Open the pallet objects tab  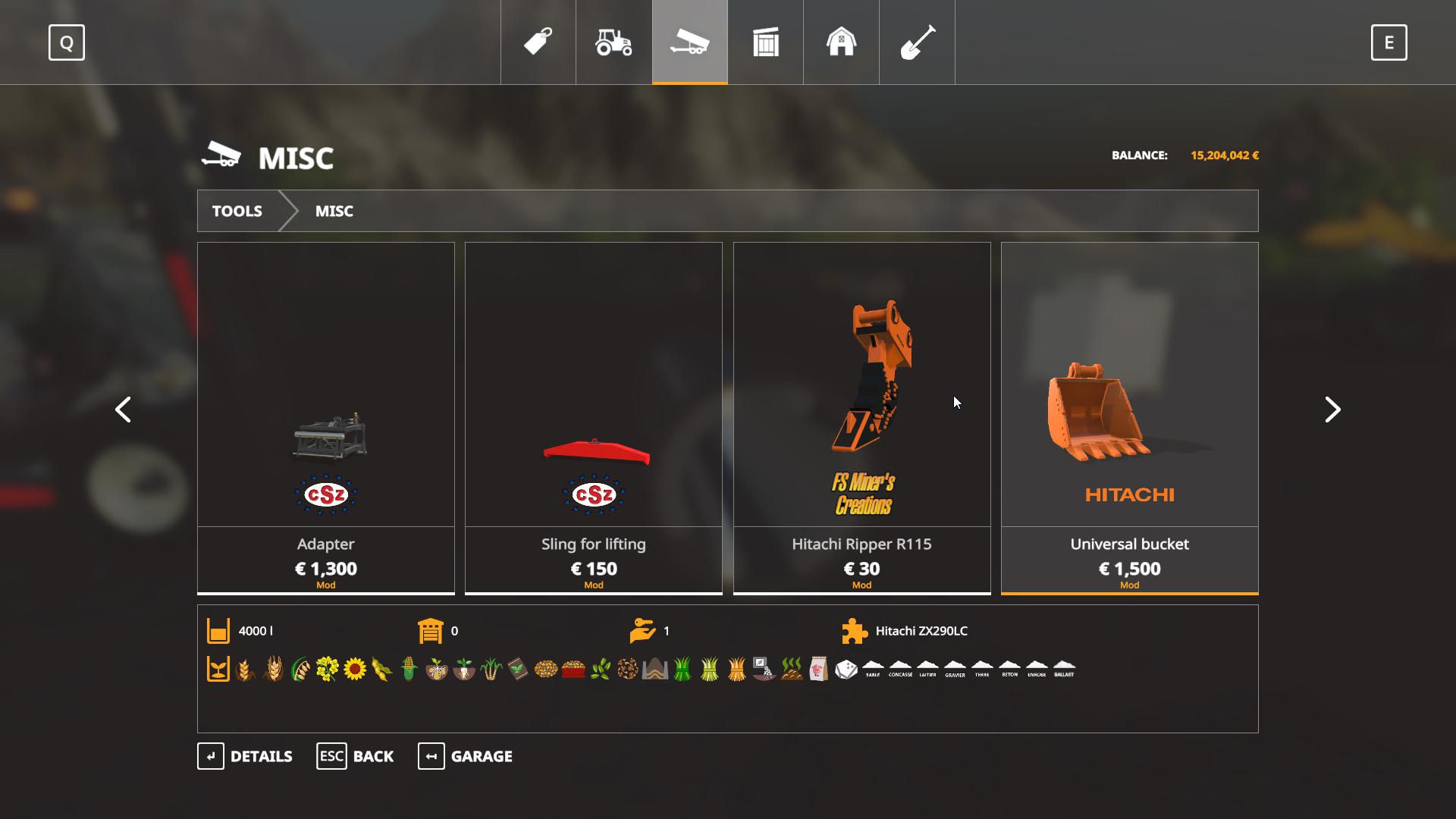click(765, 42)
